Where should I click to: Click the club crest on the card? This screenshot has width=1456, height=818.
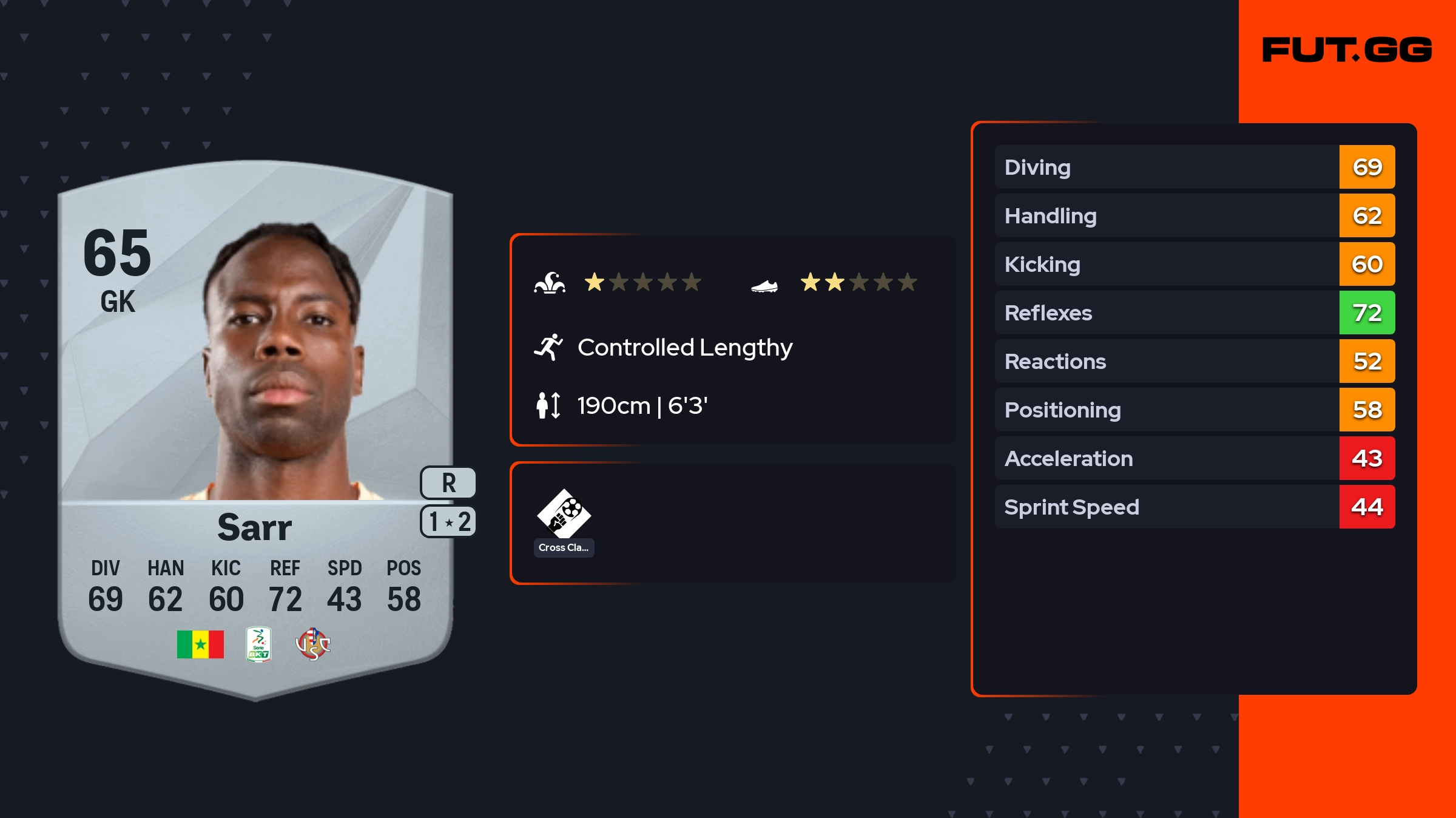(312, 644)
